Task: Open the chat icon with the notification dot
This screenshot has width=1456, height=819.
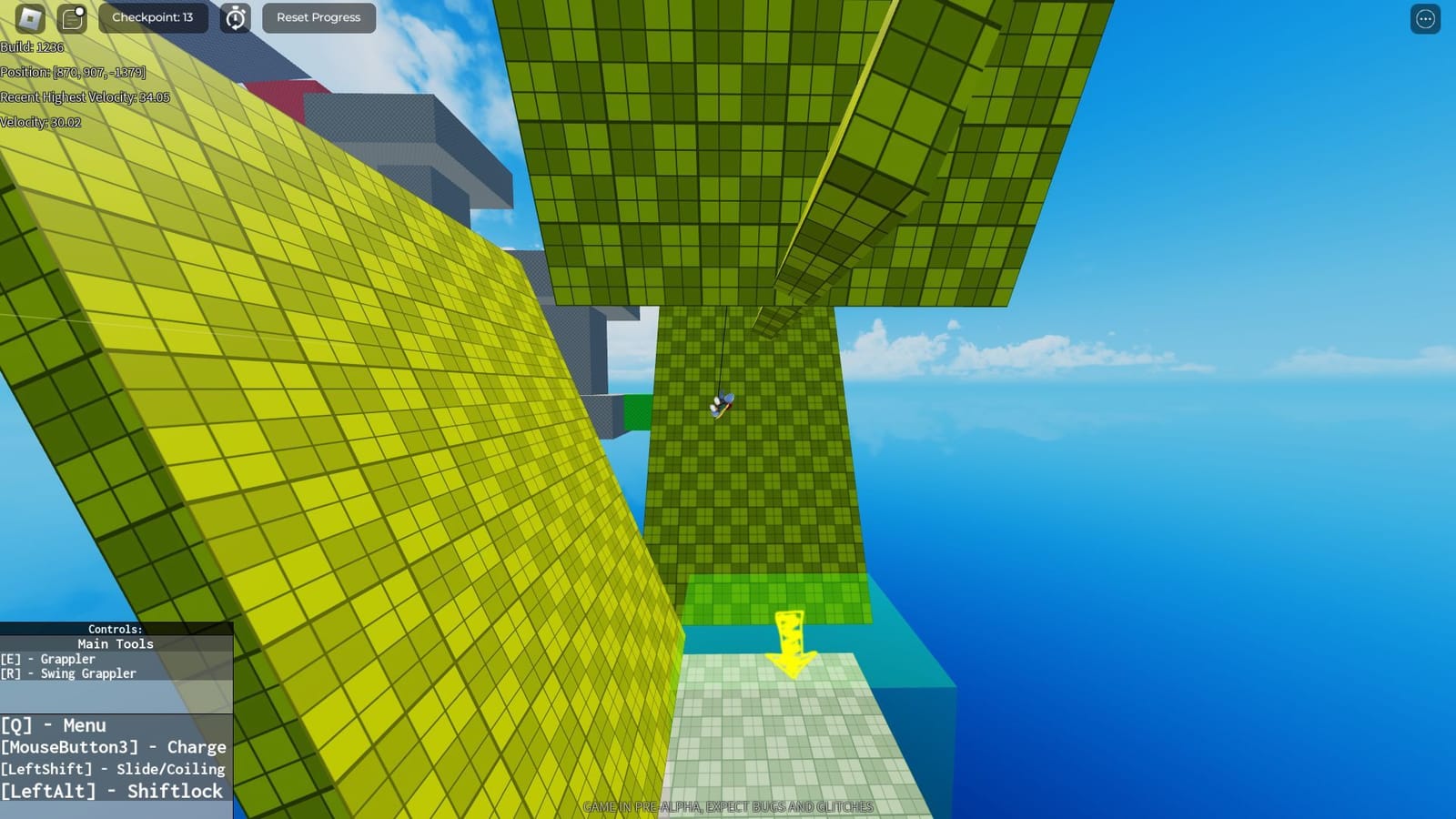Action: tap(71, 18)
